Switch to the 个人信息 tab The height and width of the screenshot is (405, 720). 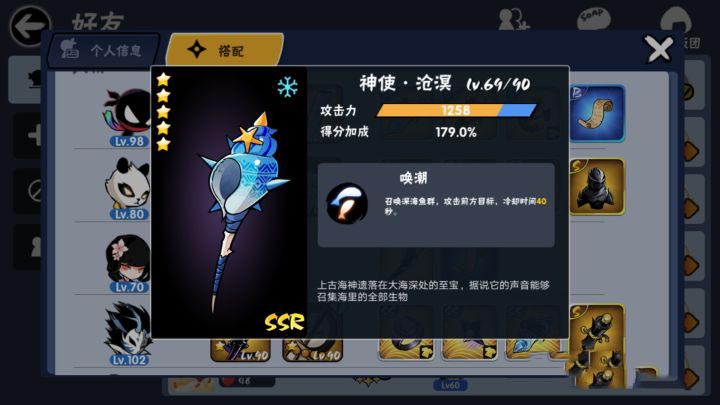point(102,49)
